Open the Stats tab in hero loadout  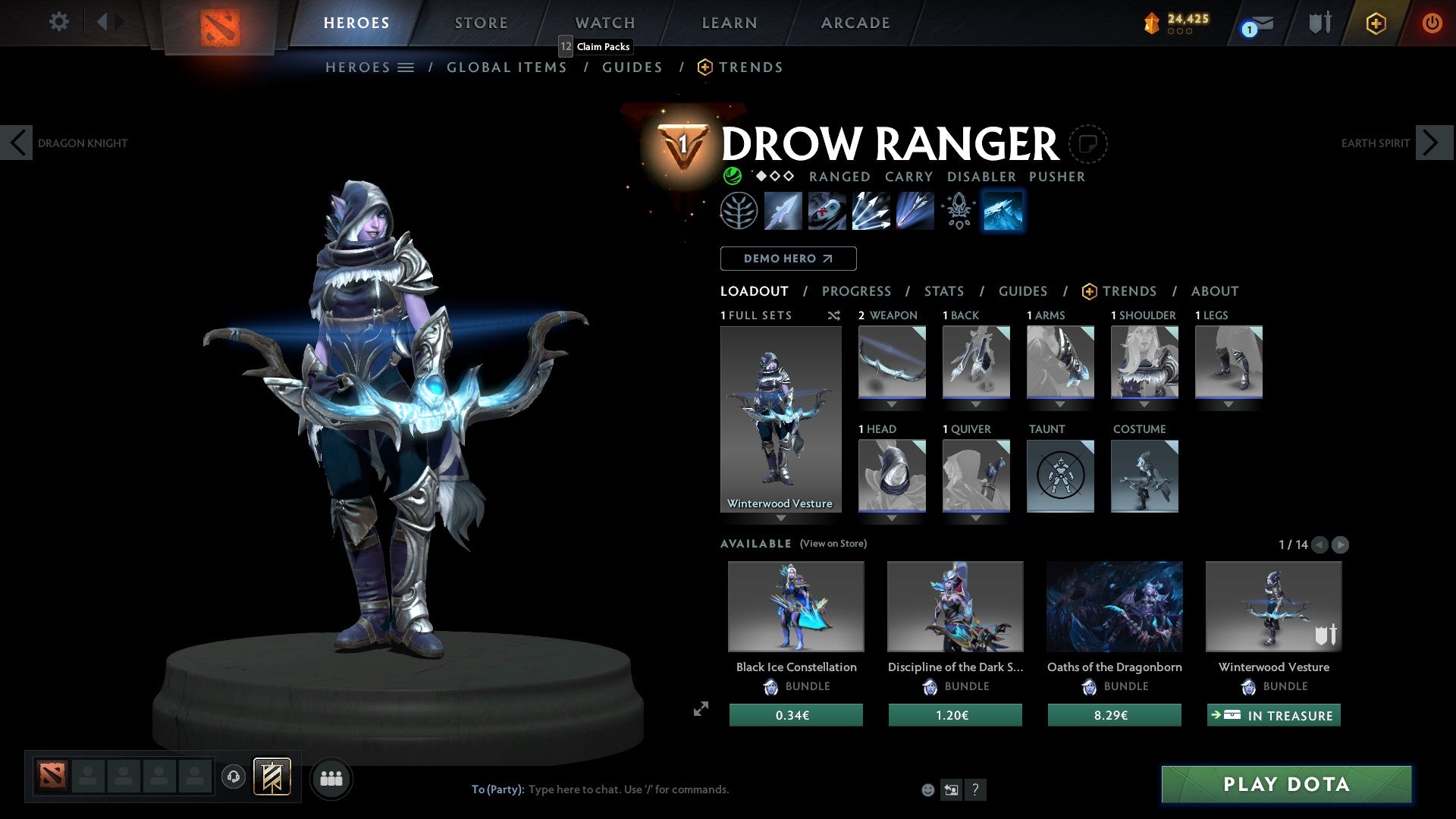click(x=943, y=291)
